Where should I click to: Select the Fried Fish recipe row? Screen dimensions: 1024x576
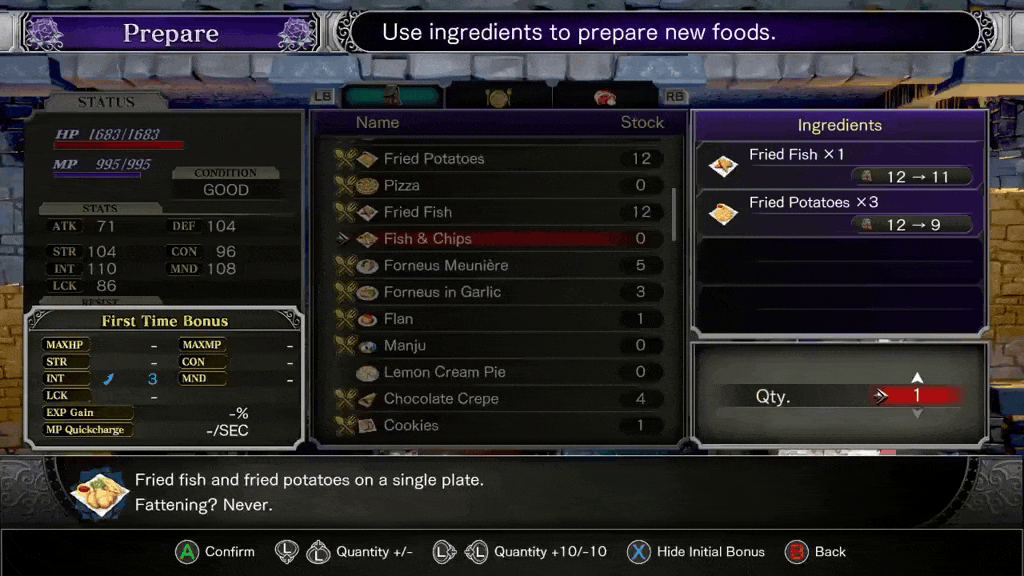coord(417,212)
